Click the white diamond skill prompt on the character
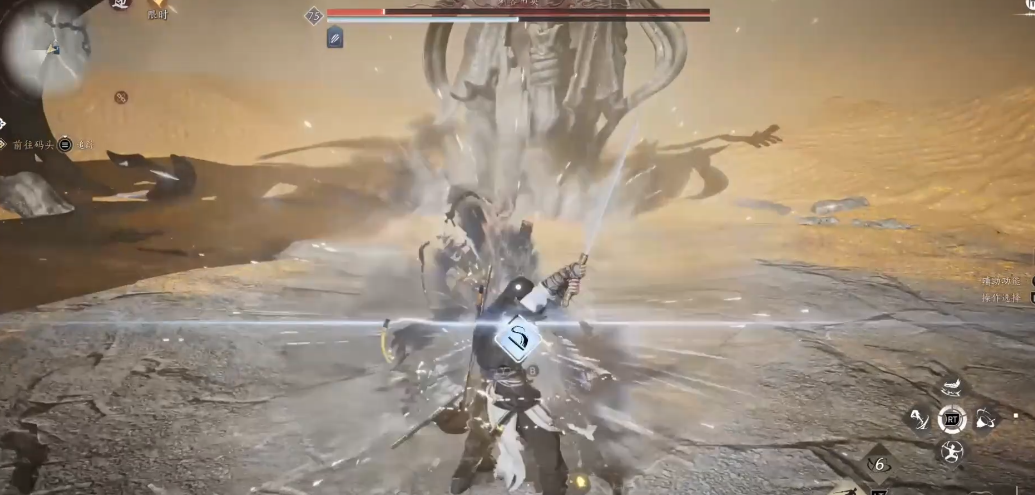 click(x=519, y=340)
